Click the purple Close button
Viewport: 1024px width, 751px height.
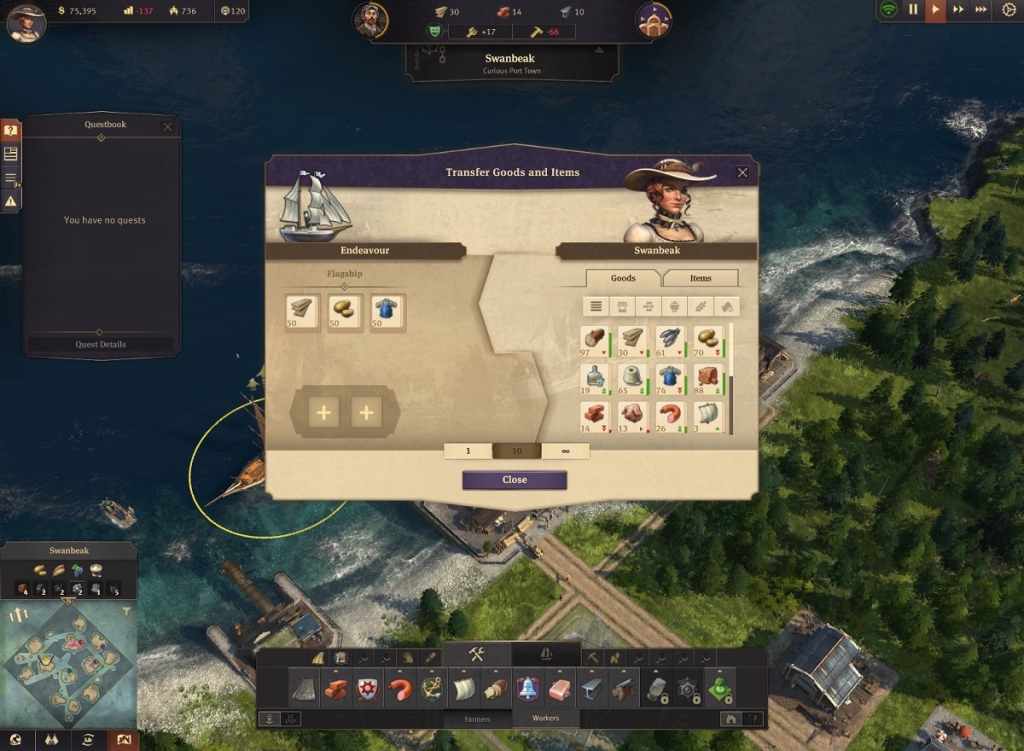(514, 480)
